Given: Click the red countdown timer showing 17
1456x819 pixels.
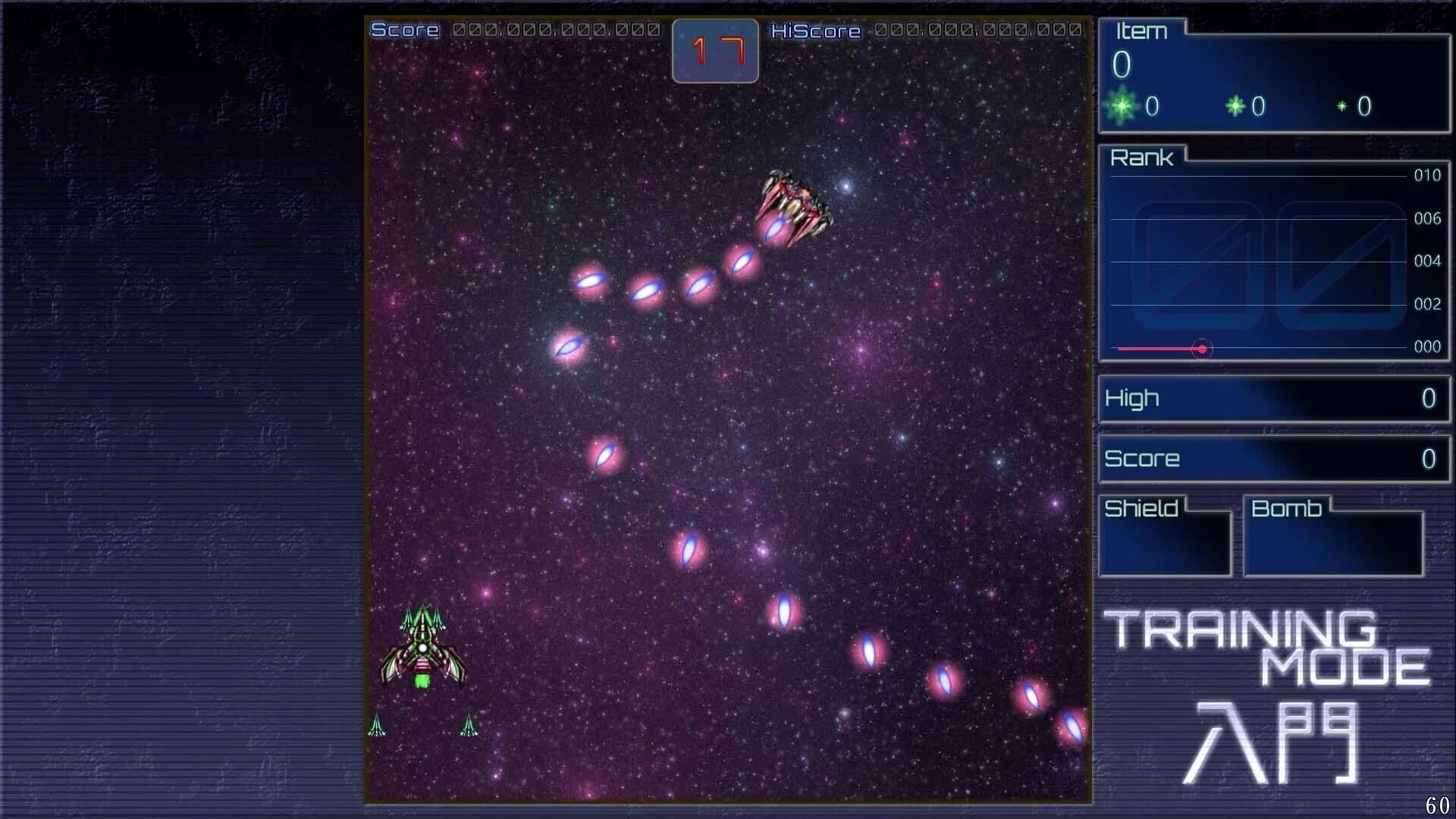Looking at the screenshot, I should (714, 51).
